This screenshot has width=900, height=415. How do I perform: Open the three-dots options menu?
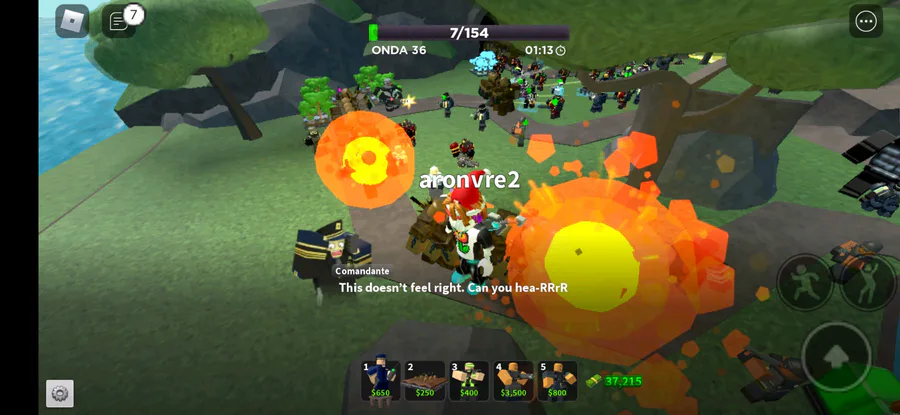(866, 21)
